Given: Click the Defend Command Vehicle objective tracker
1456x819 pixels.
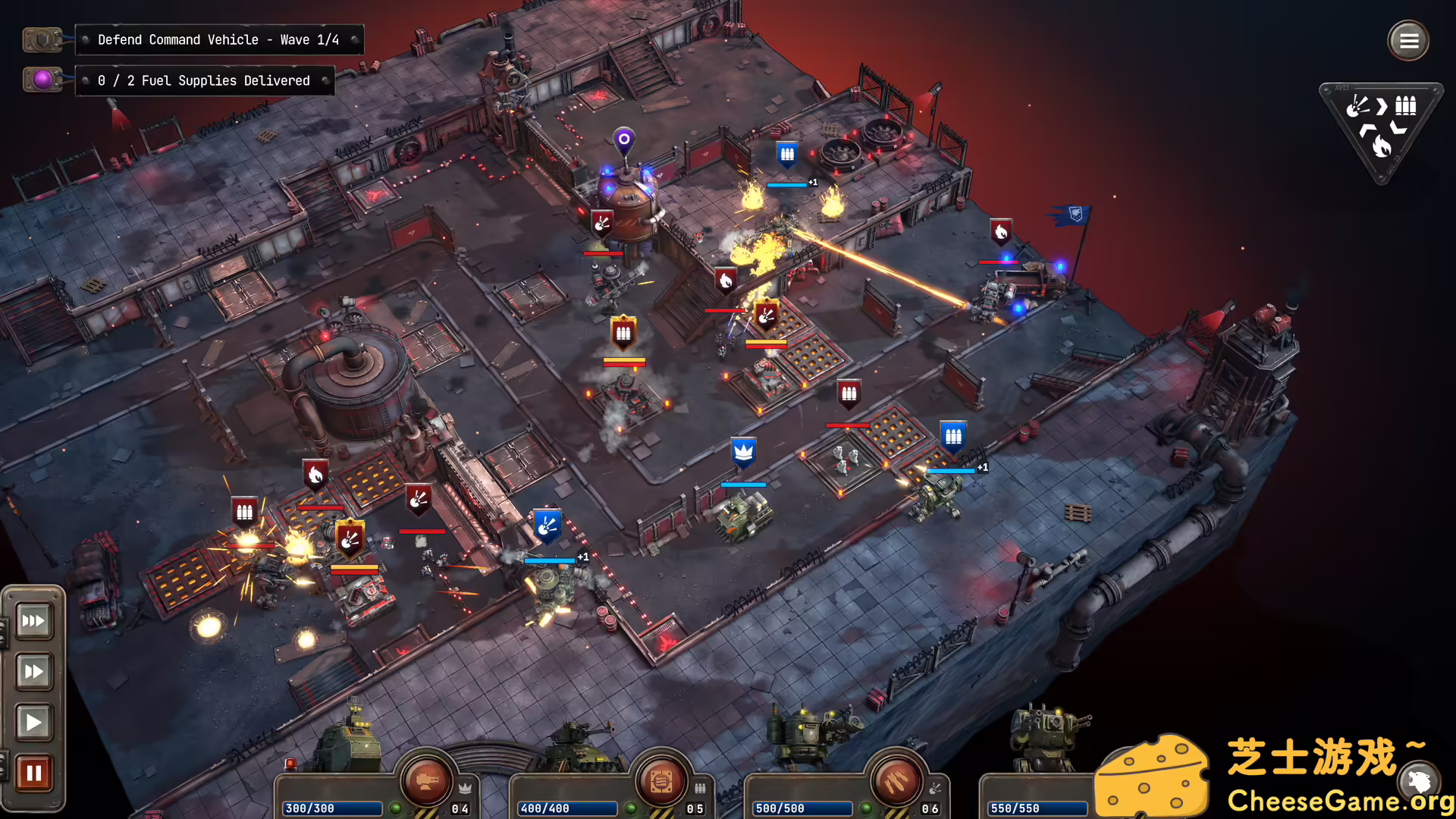Looking at the screenshot, I should (218, 39).
